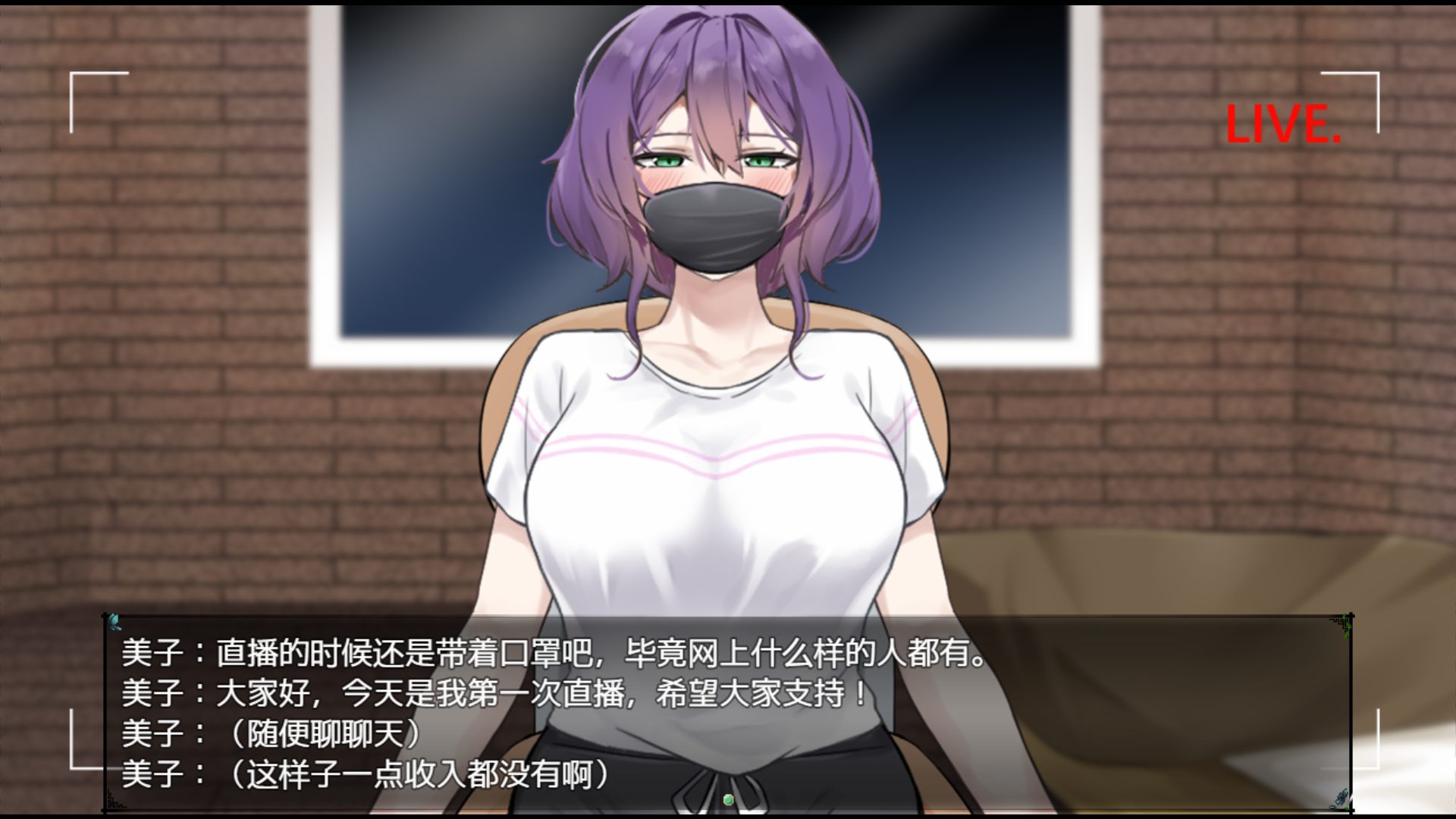
Task: Click the ornament at dialogue box bottom-right corner
Action: point(1342,795)
